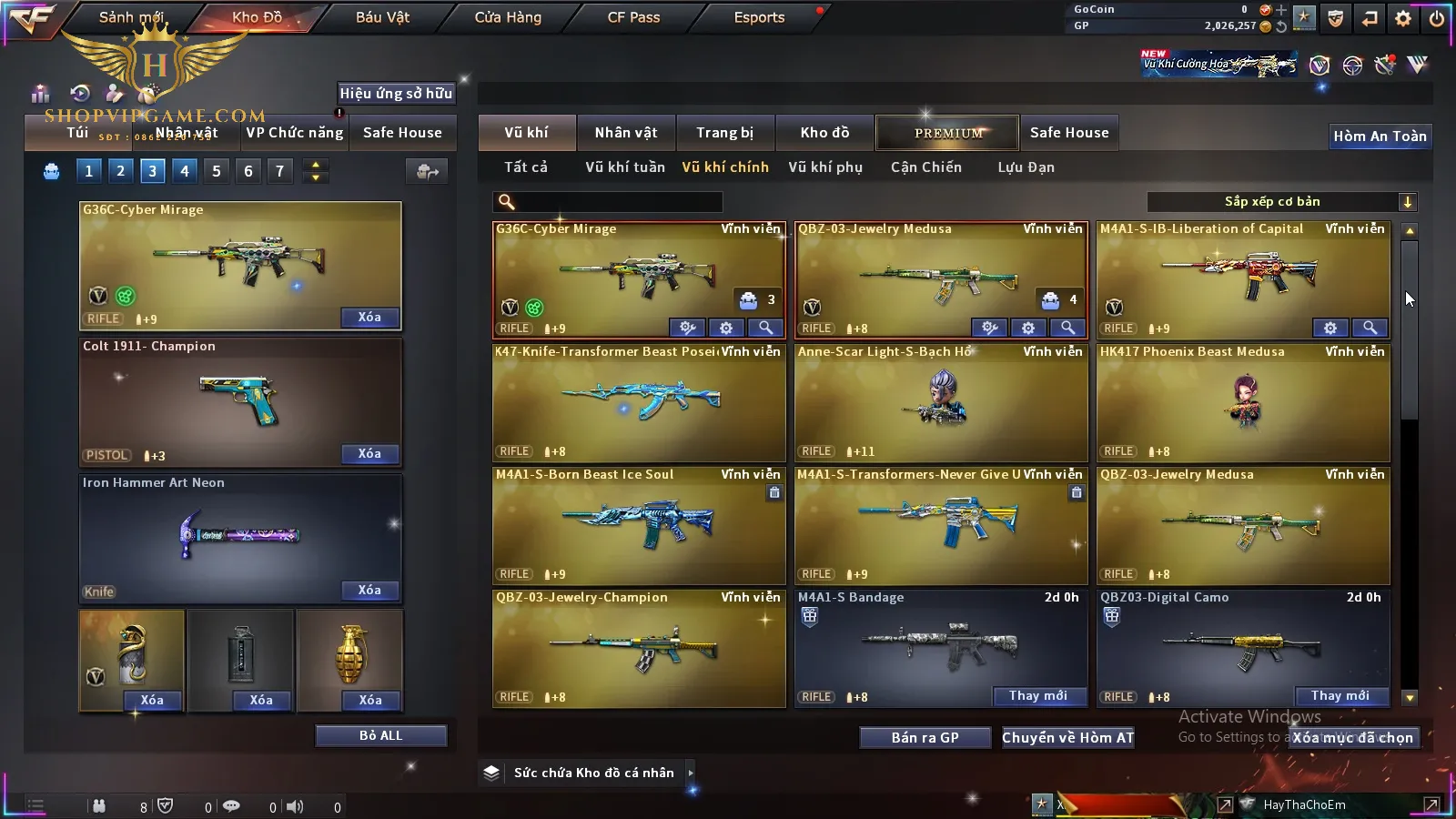Click Bỏ ALL to unequip everything
The width and height of the screenshot is (1456, 819).
pyautogui.click(x=380, y=735)
